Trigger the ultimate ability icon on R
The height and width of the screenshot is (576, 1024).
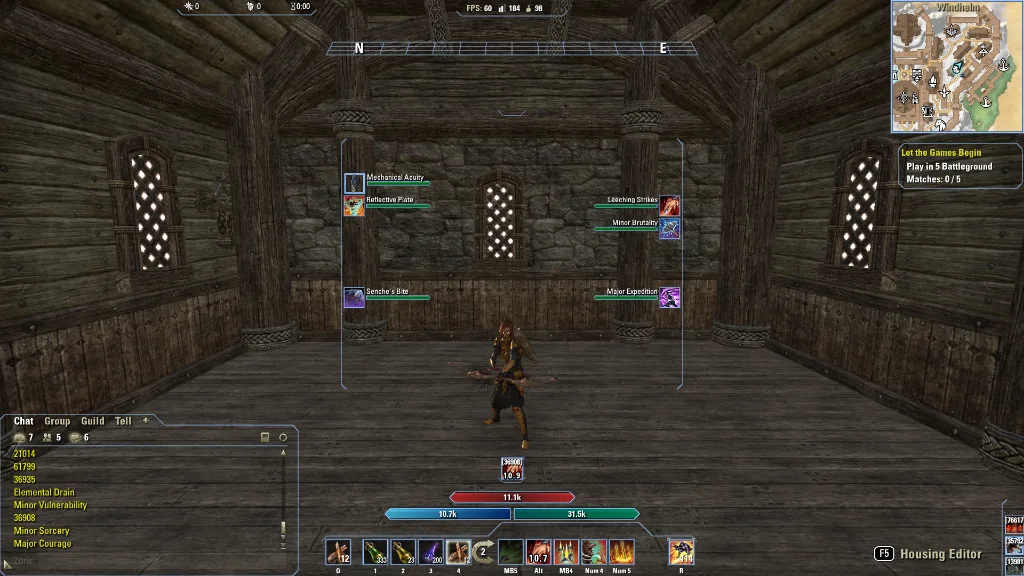tap(681, 551)
